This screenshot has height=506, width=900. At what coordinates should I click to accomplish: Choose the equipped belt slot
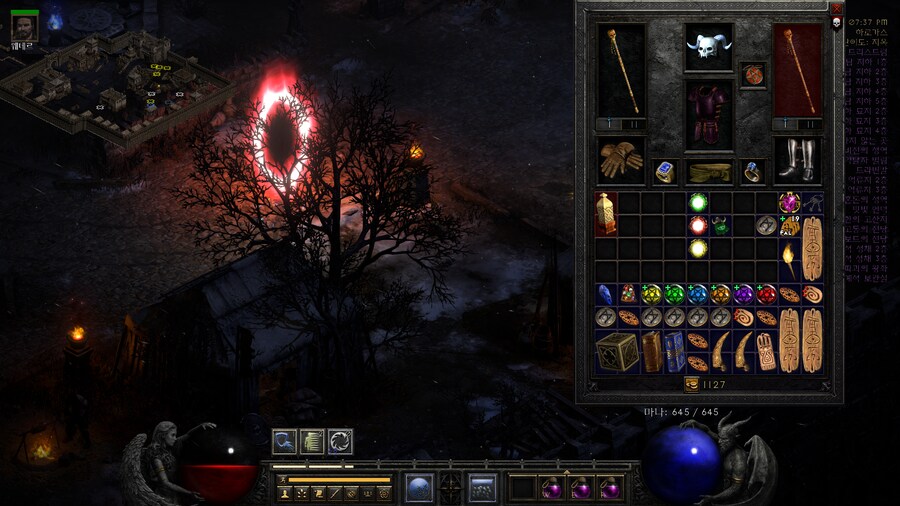click(709, 172)
